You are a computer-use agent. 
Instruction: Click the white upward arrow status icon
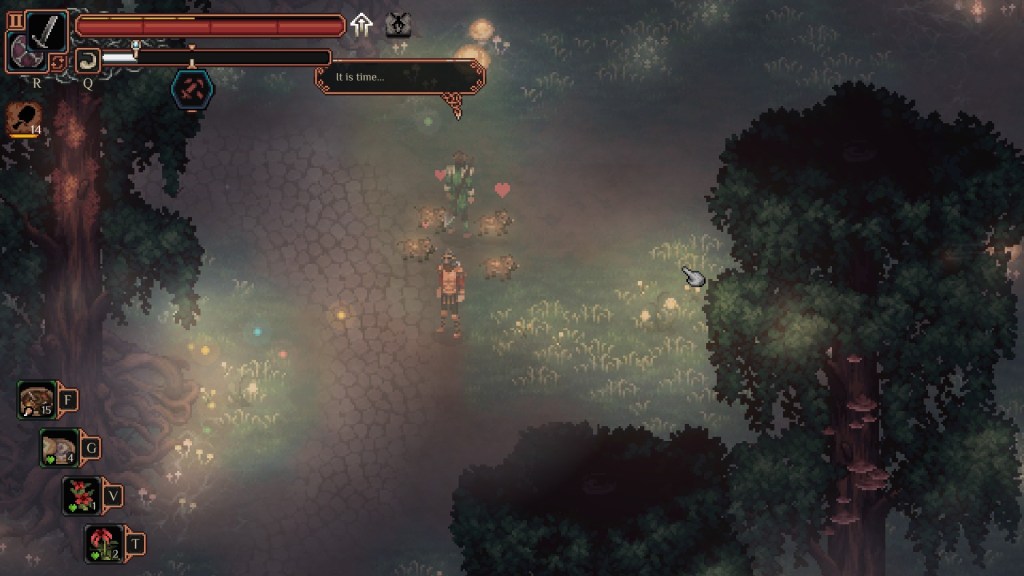(362, 25)
